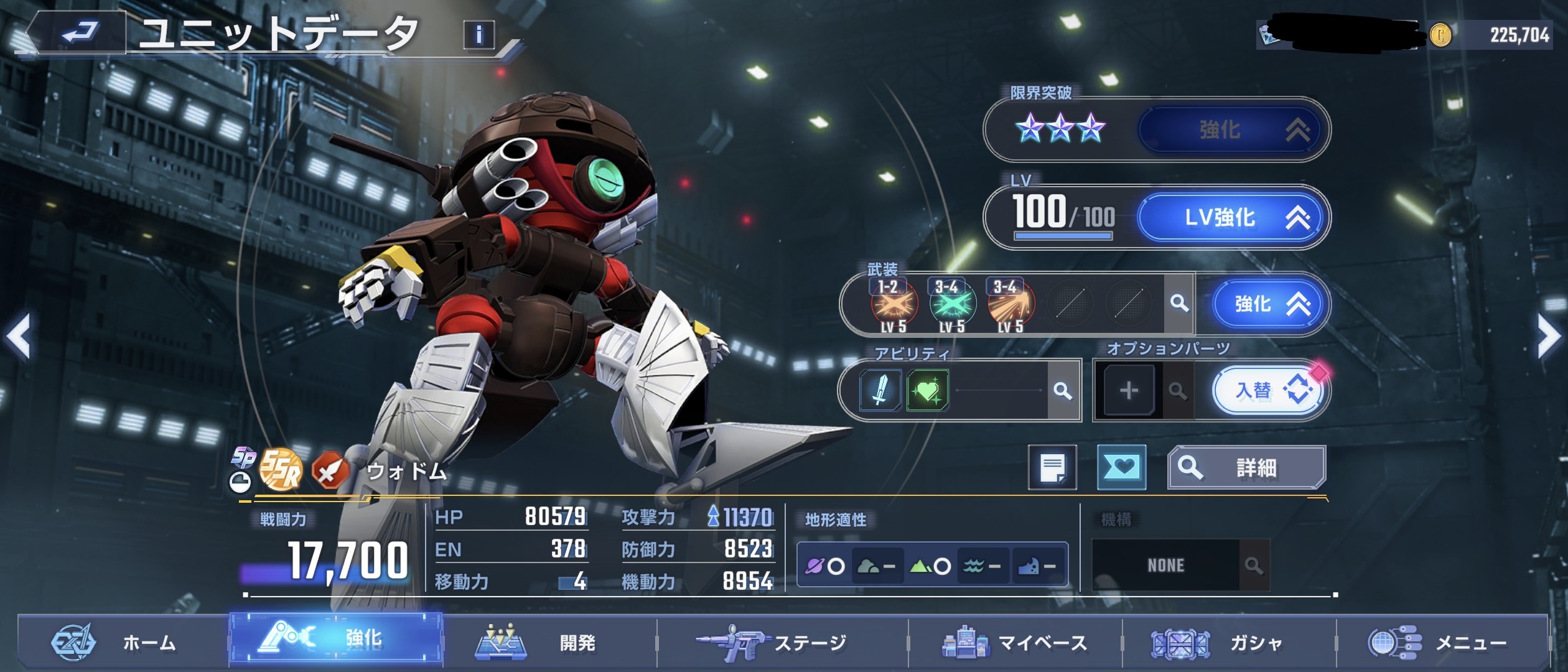Inspect weapons with the armament magnifier
This screenshot has width=1568, height=672.
click(x=1178, y=304)
